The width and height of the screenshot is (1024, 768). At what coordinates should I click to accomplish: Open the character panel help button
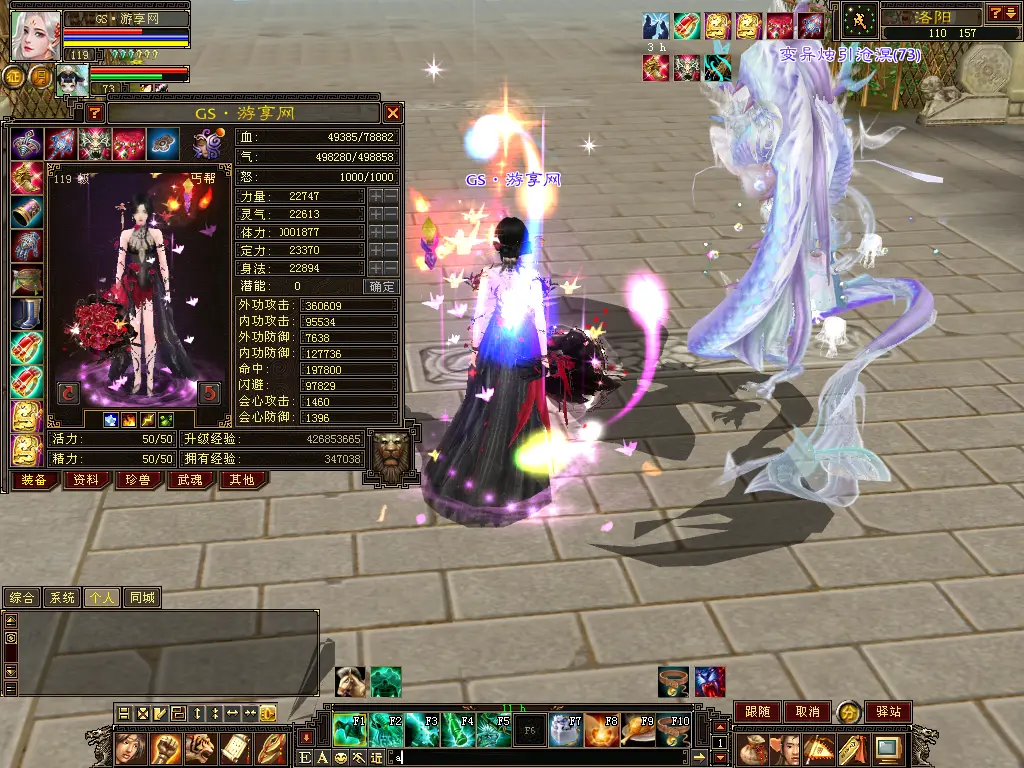95,113
